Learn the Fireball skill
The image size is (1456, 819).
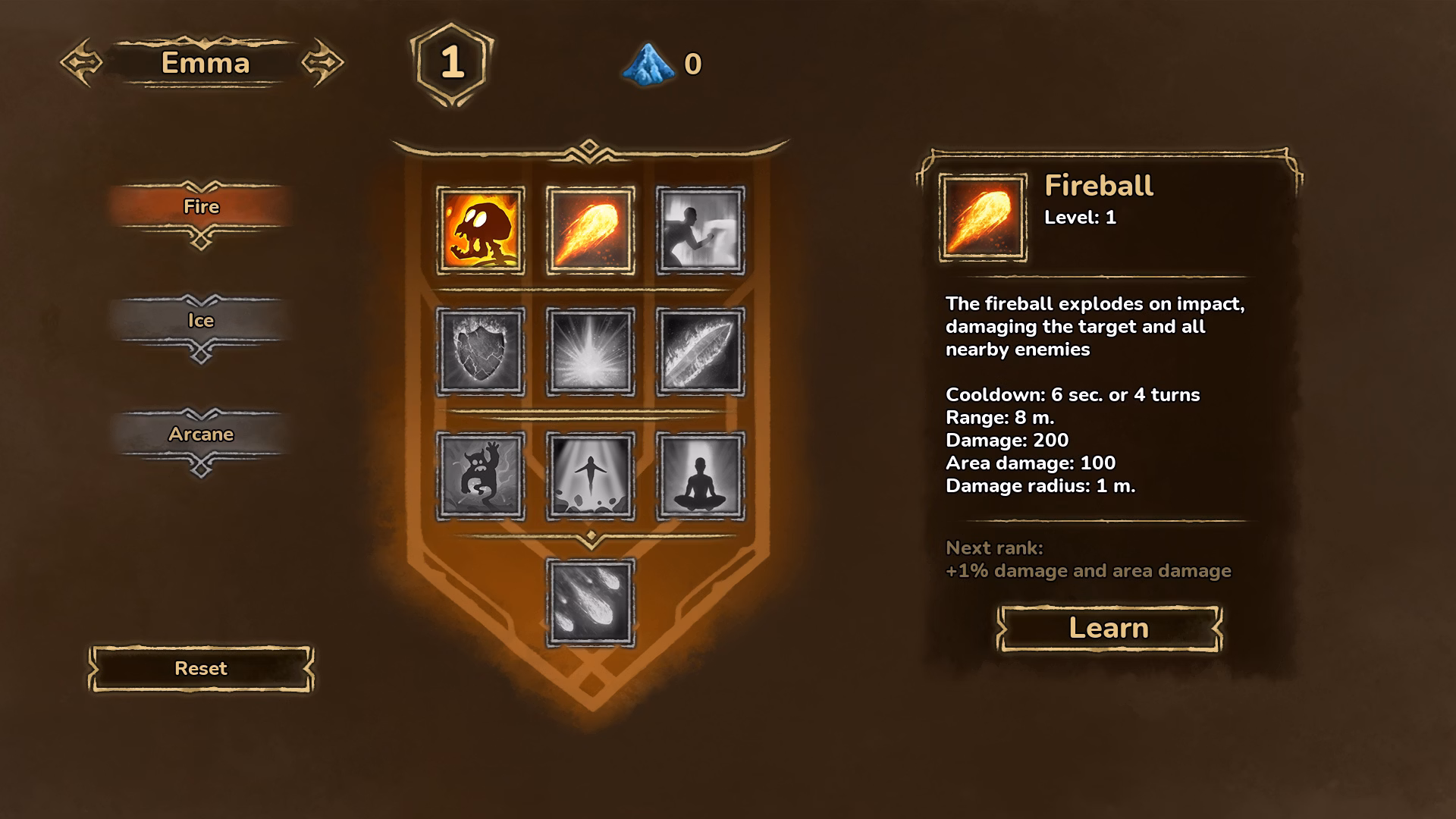click(1109, 628)
